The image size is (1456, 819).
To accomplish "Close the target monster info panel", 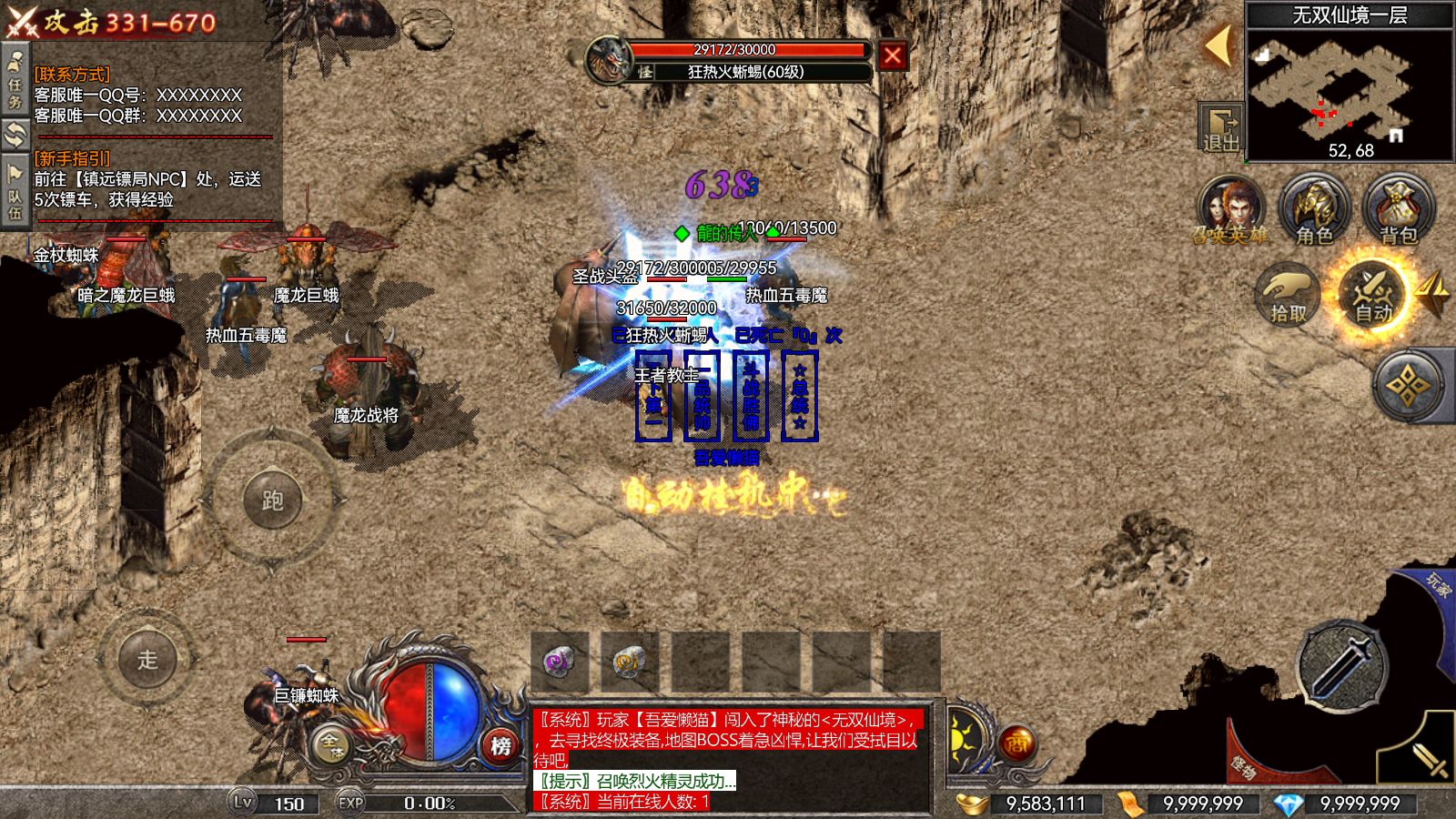I will click(x=892, y=56).
